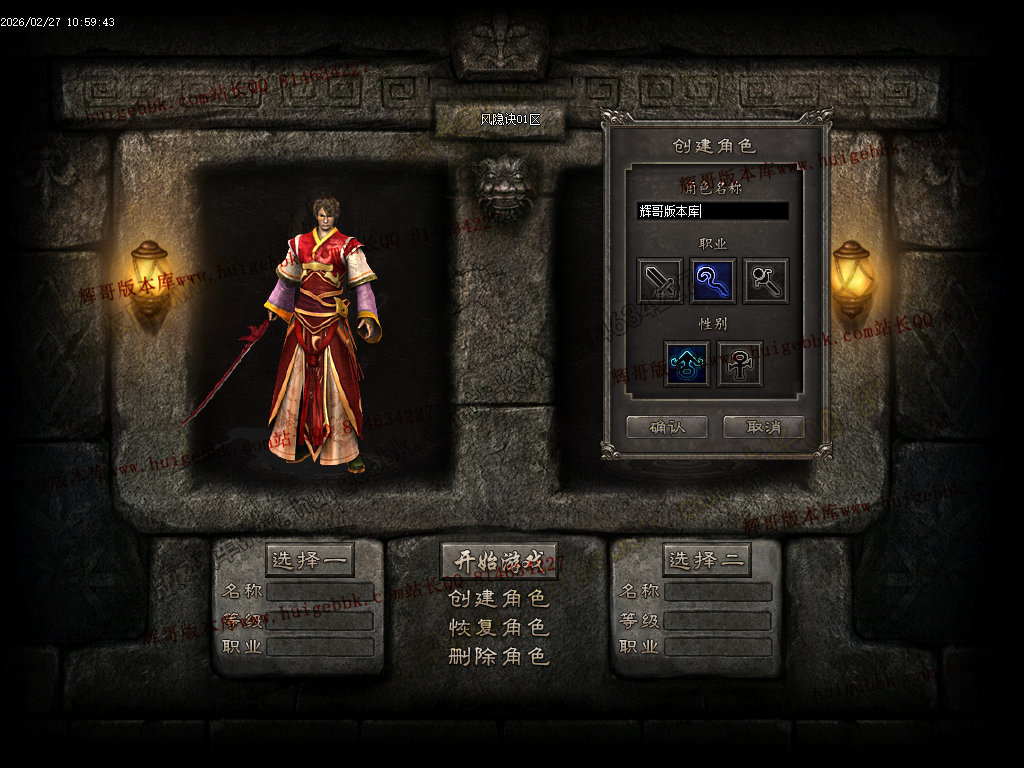The image size is (1024, 768).
Task: Start the game with 开始游戏
Action: [499, 561]
